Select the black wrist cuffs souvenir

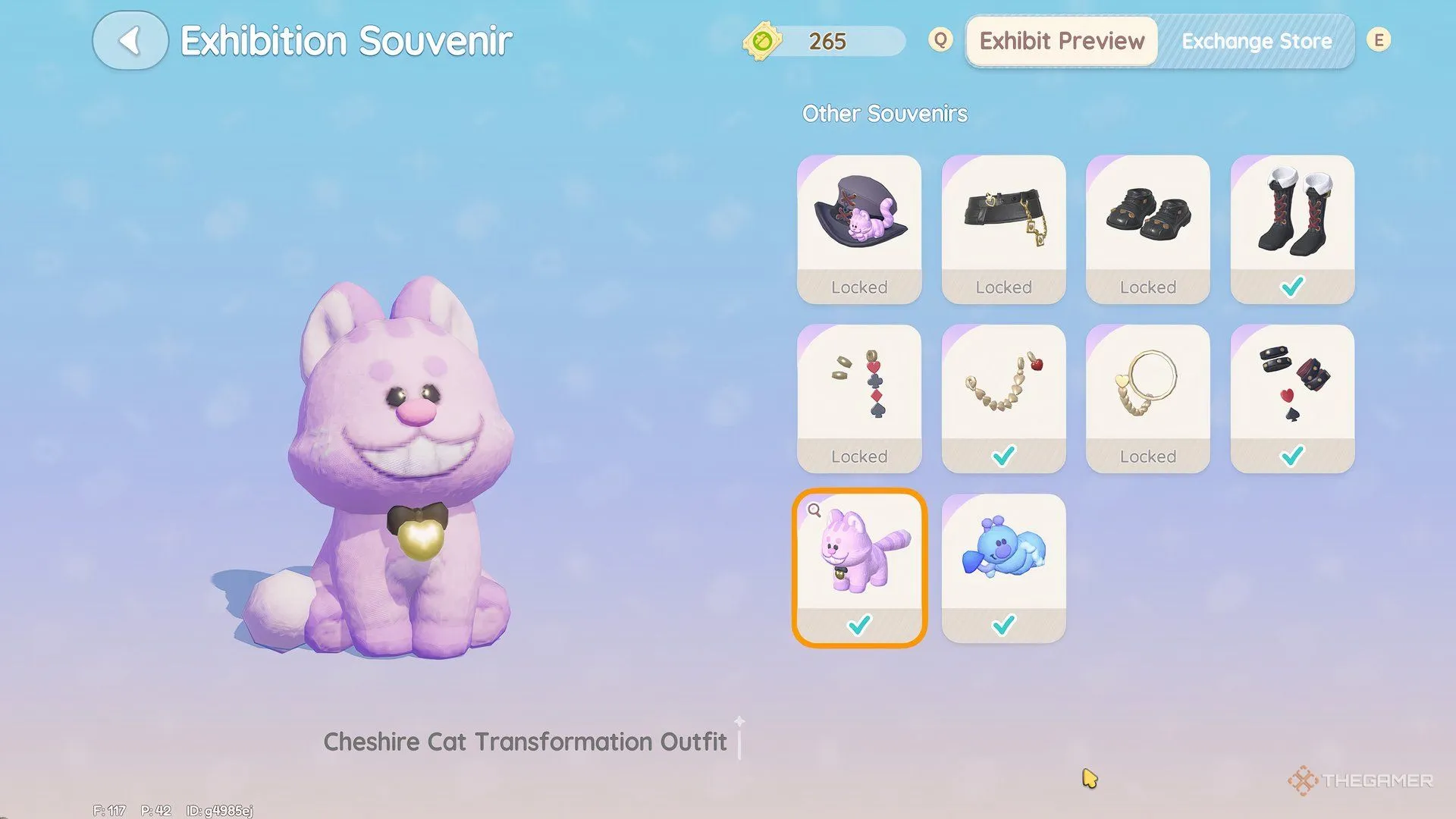pyautogui.click(x=1292, y=398)
